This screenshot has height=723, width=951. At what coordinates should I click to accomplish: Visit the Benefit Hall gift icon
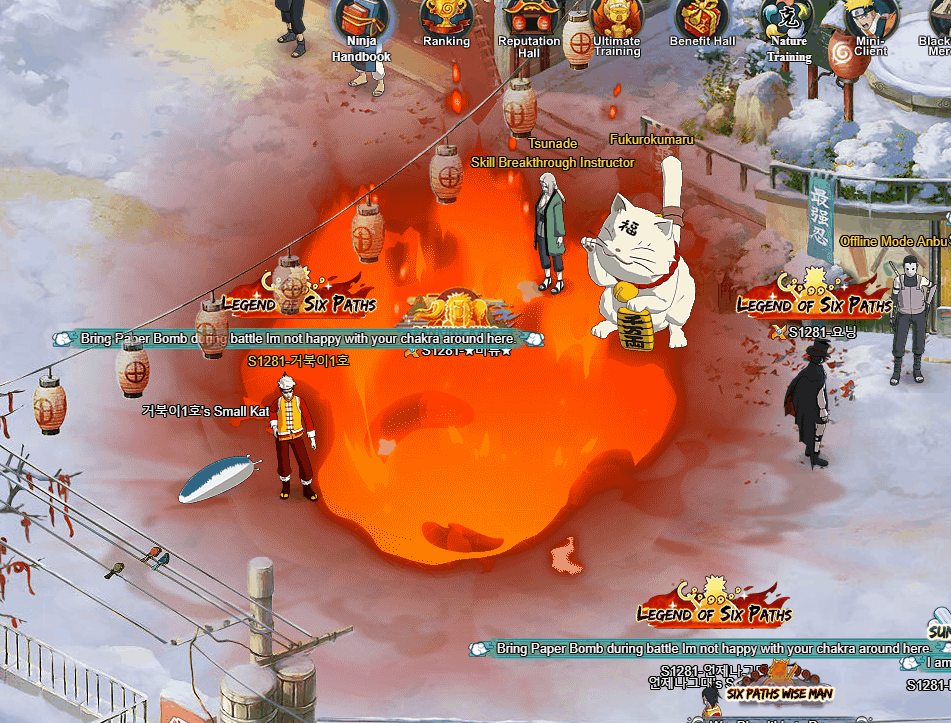point(702,18)
